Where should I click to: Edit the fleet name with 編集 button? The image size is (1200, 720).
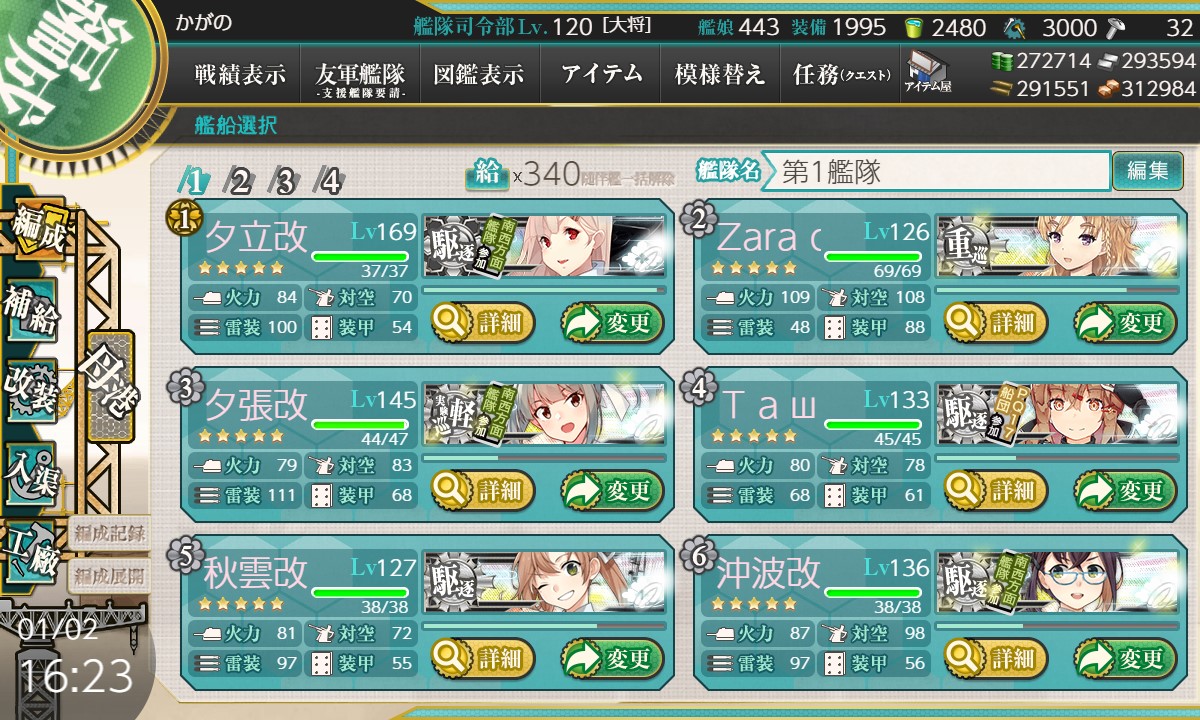1147,171
